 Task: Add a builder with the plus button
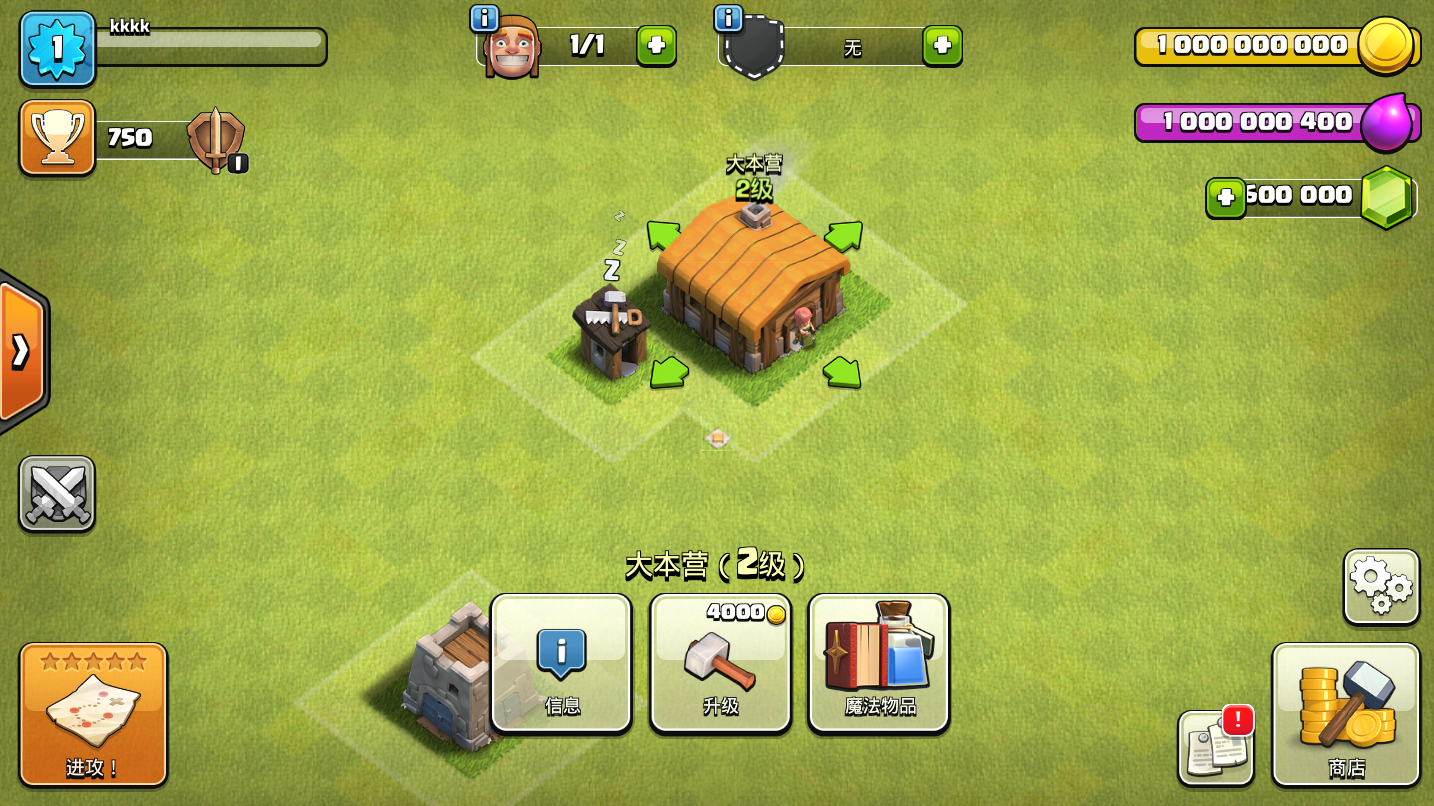tap(656, 46)
